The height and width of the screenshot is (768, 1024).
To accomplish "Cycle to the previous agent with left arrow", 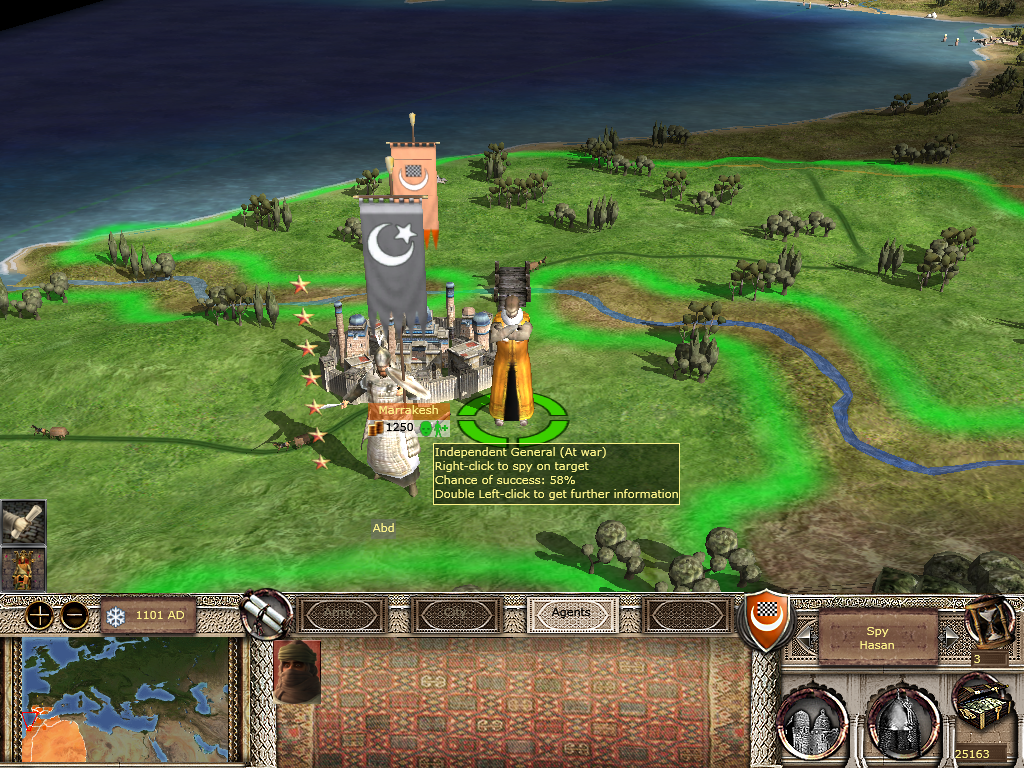I will point(803,635).
